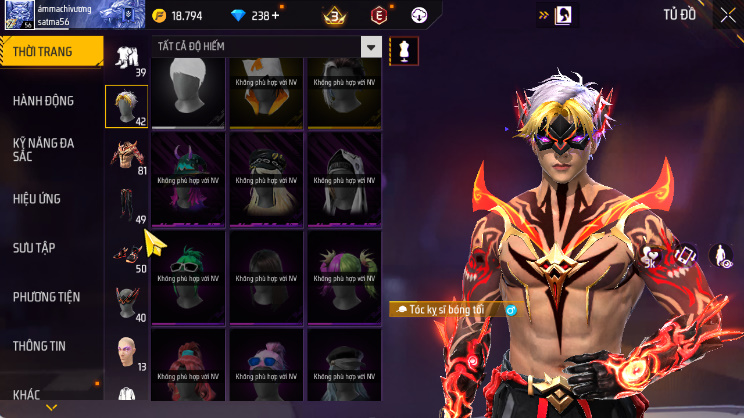
Task: Open the player profile avatar
Action: click(15, 14)
